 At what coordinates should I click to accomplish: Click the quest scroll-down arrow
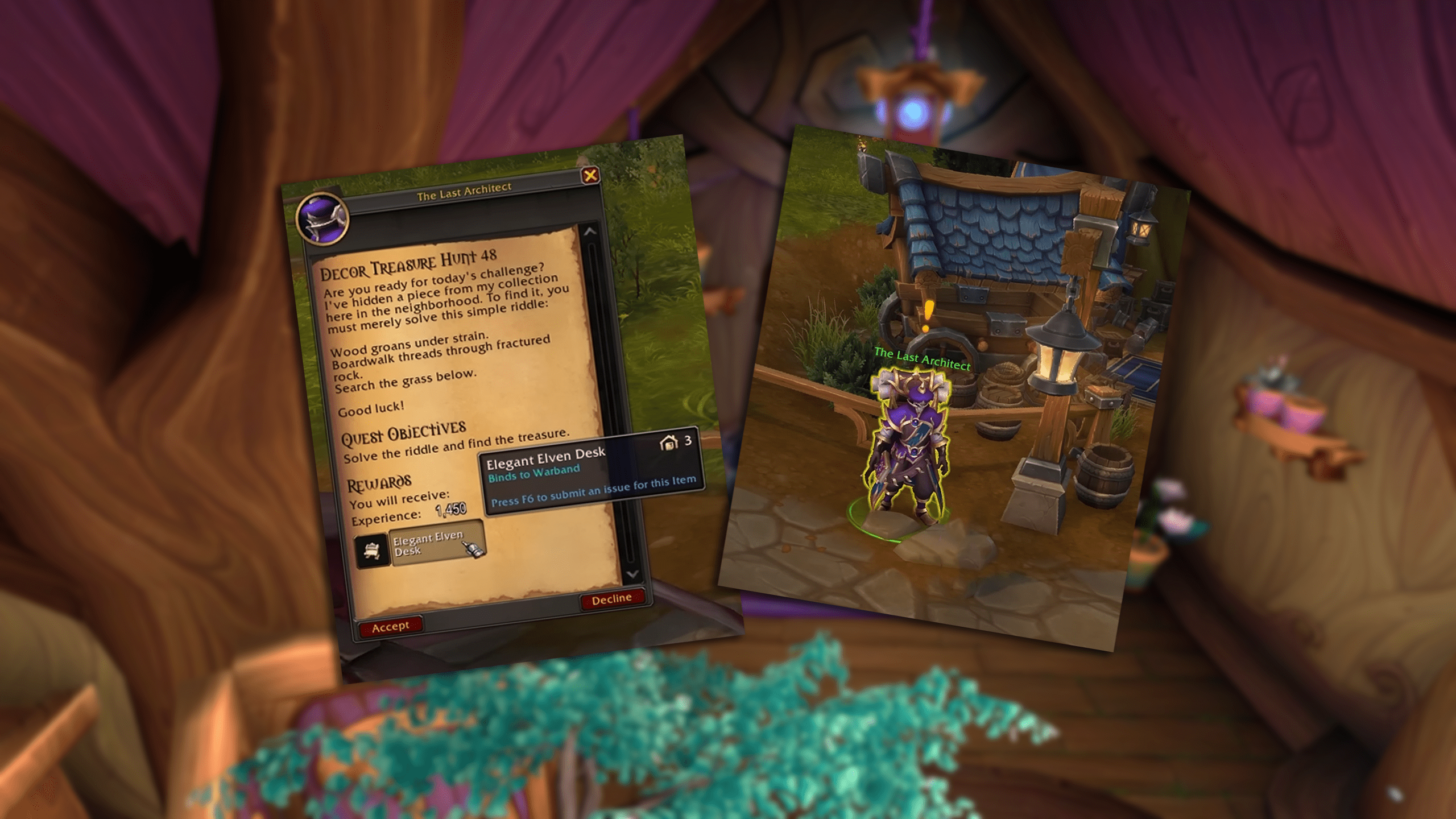pyautogui.click(x=632, y=574)
